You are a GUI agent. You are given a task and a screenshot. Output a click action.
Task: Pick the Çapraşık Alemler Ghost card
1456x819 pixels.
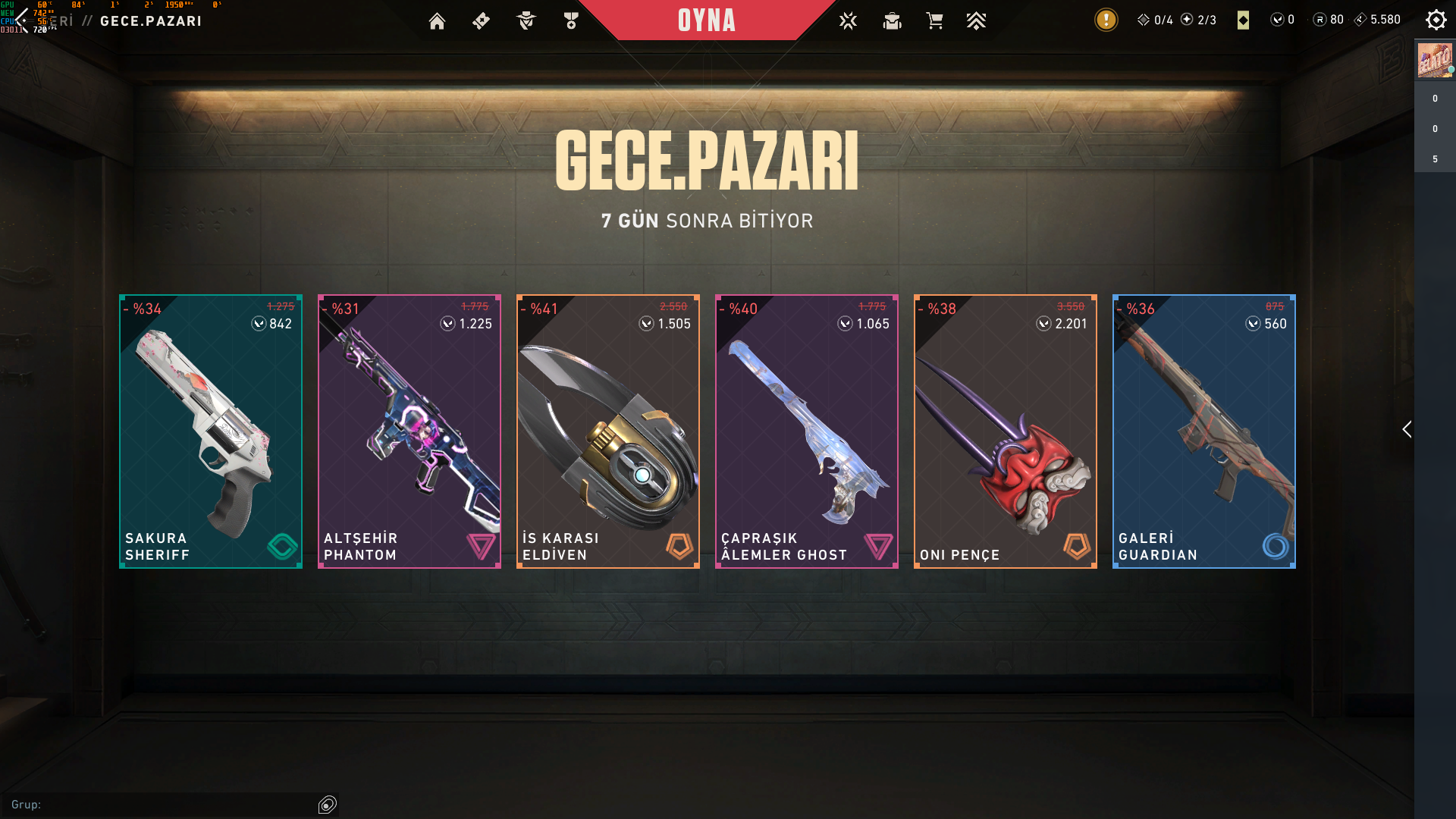point(807,431)
